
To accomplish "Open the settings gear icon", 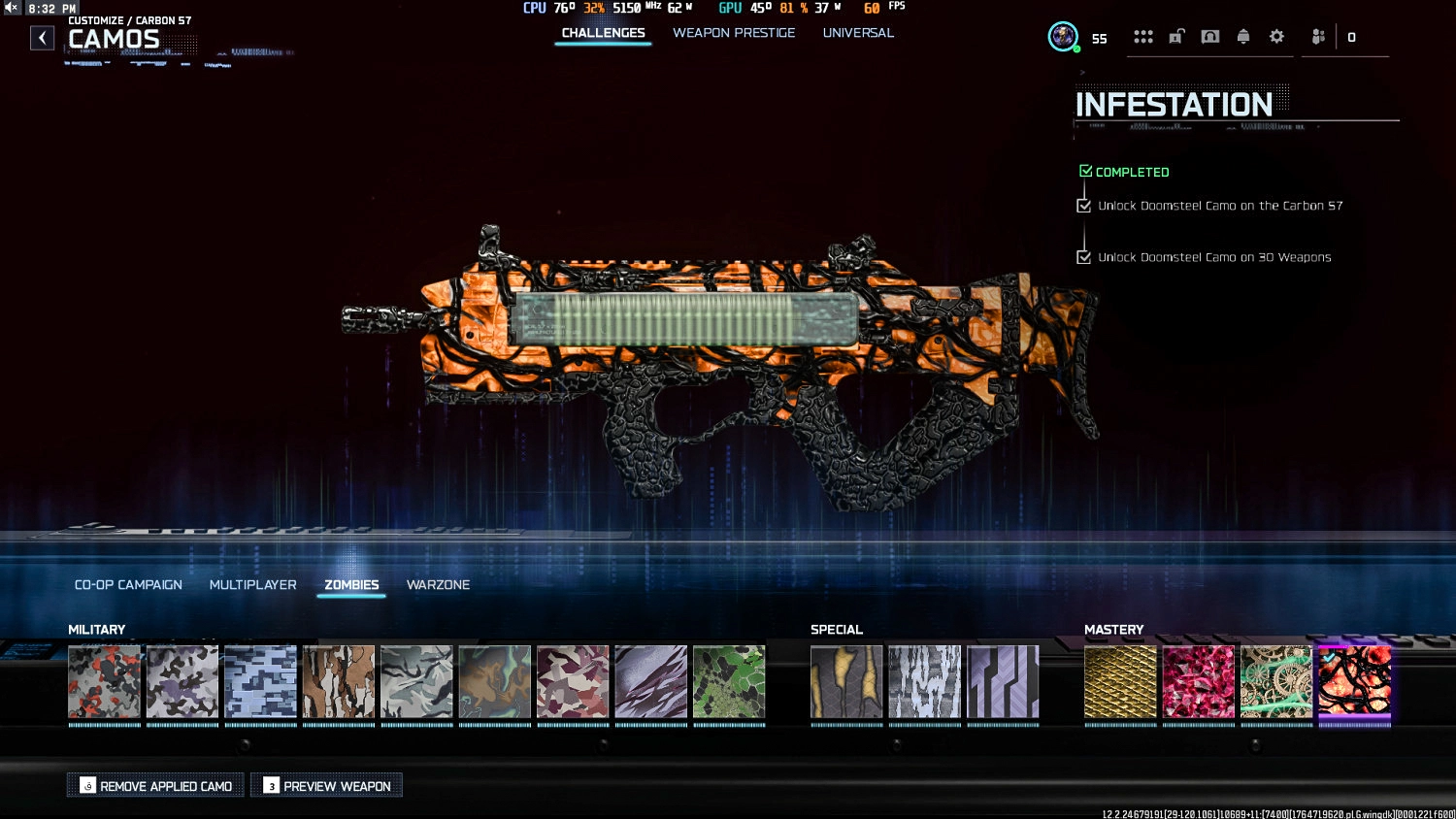I will pos(1276,36).
